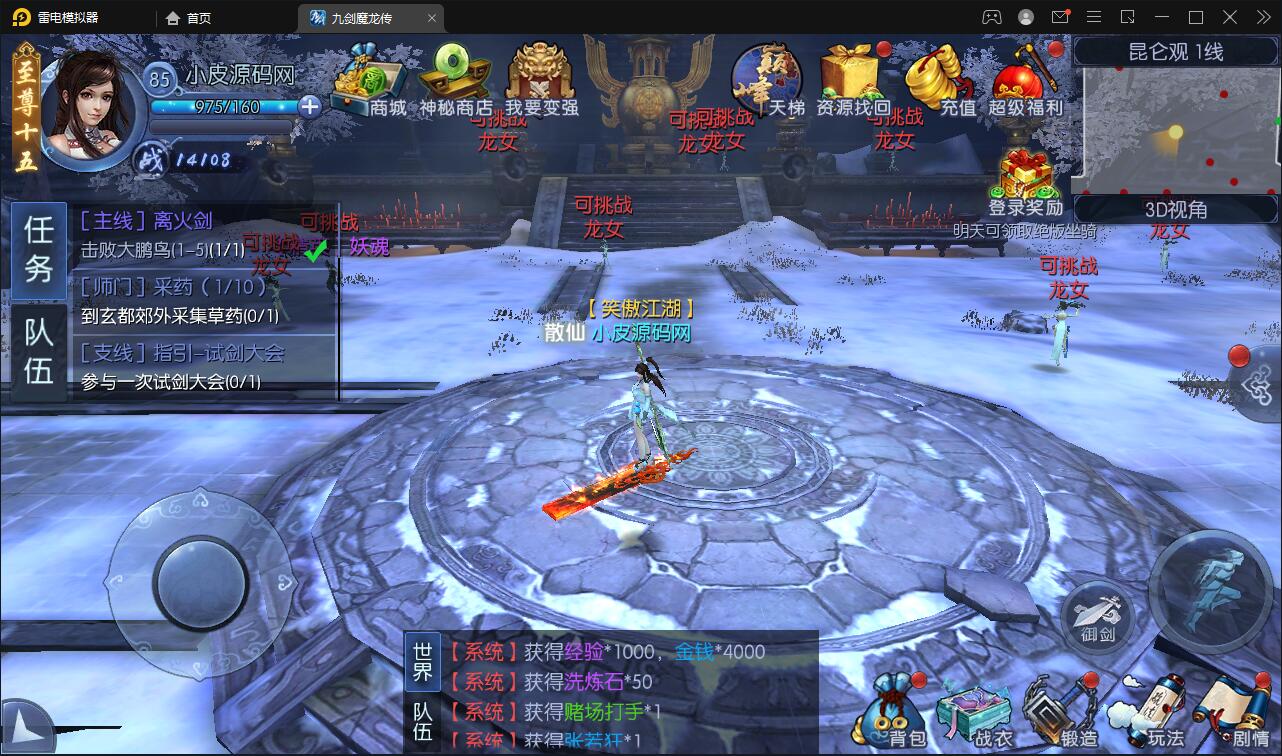The width and height of the screenshot is (1282, 756).
Task: Switch to the 任务 quest tab
Action: 39,250
